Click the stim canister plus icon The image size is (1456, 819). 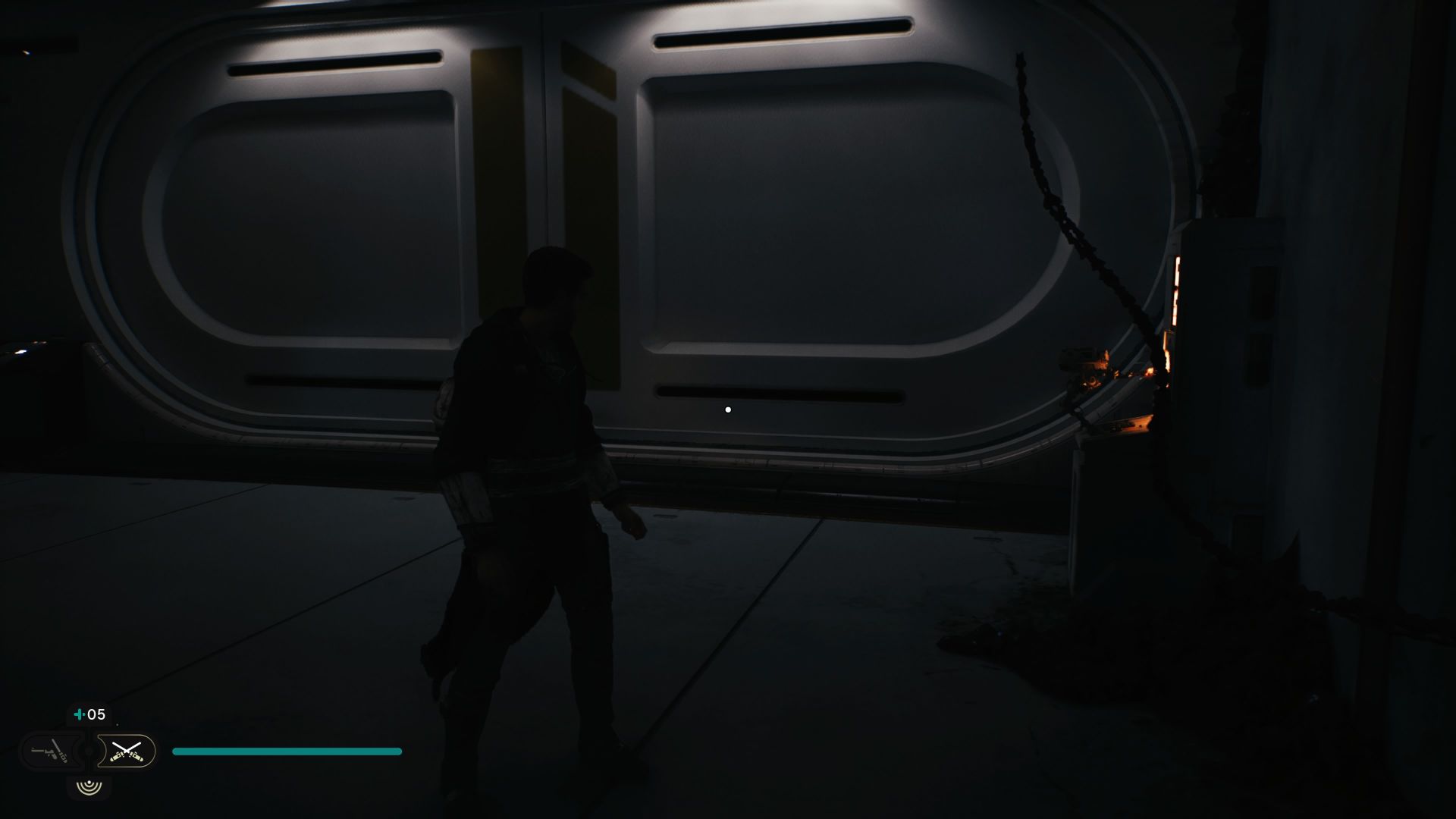coord(79,714)
